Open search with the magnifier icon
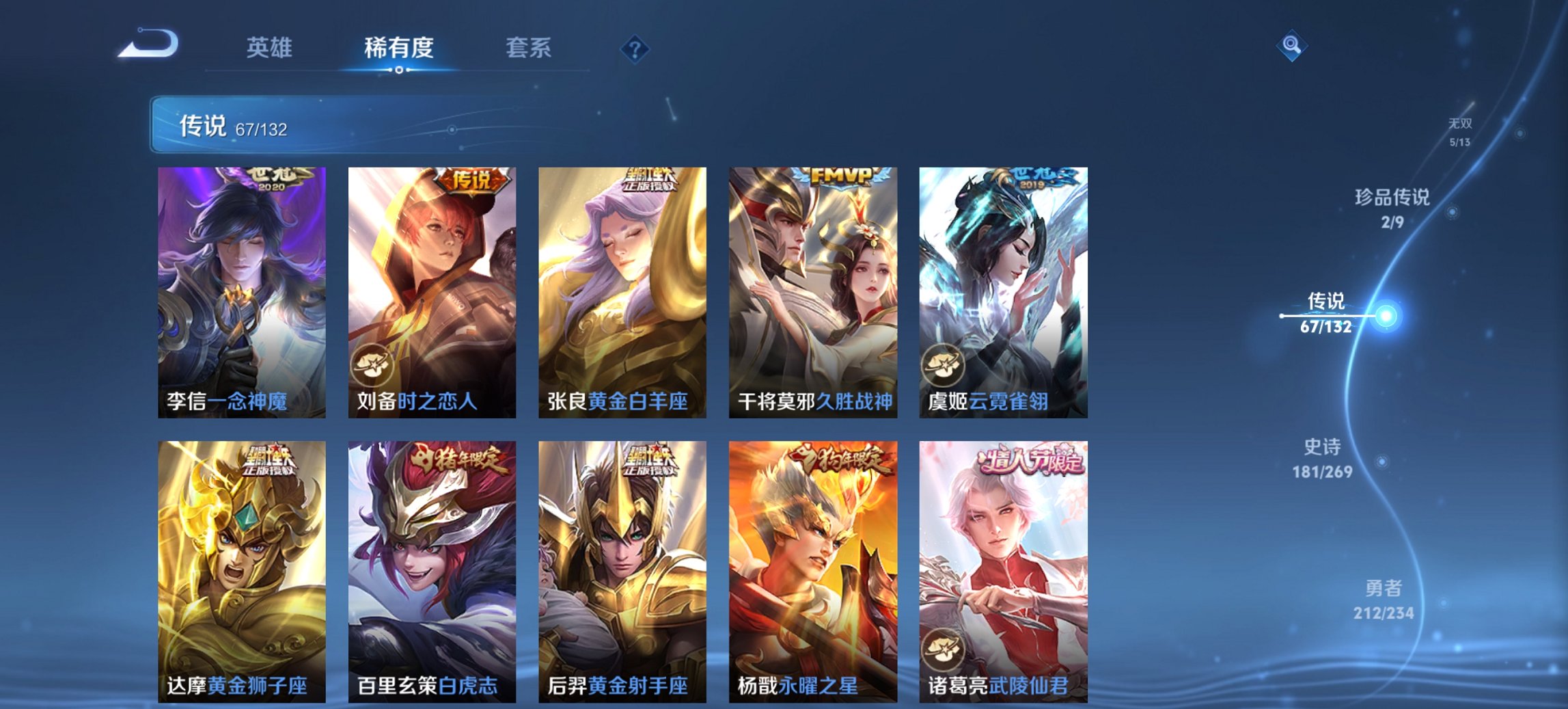The width and height of the screenshot is (1568, 709). [x=1290, y=46]
